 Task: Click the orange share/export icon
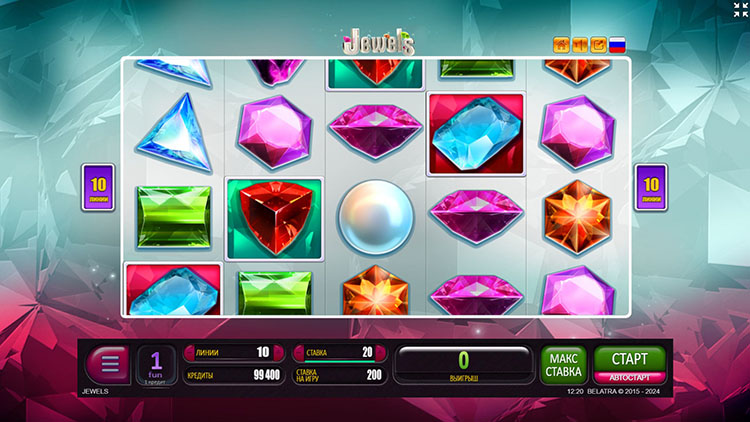click(x=598, y=44)
